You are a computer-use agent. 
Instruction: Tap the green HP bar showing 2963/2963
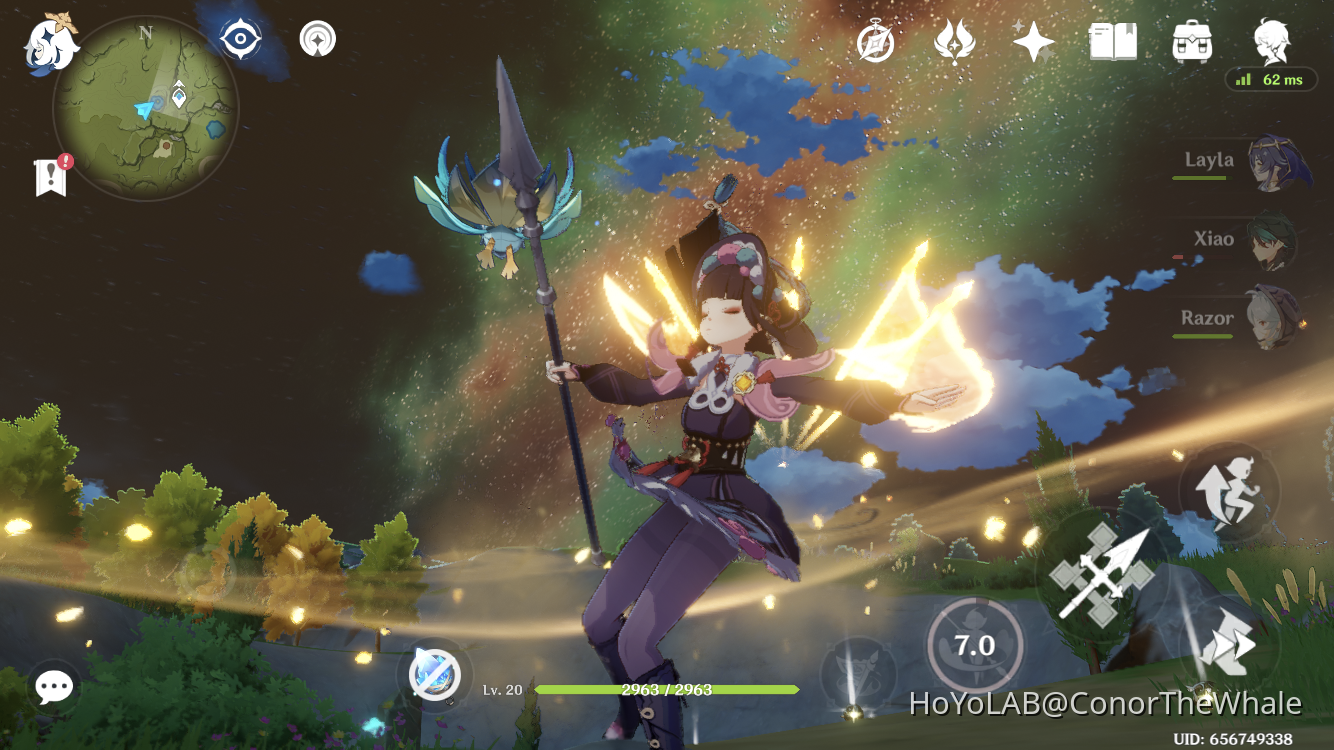[672, 690]
